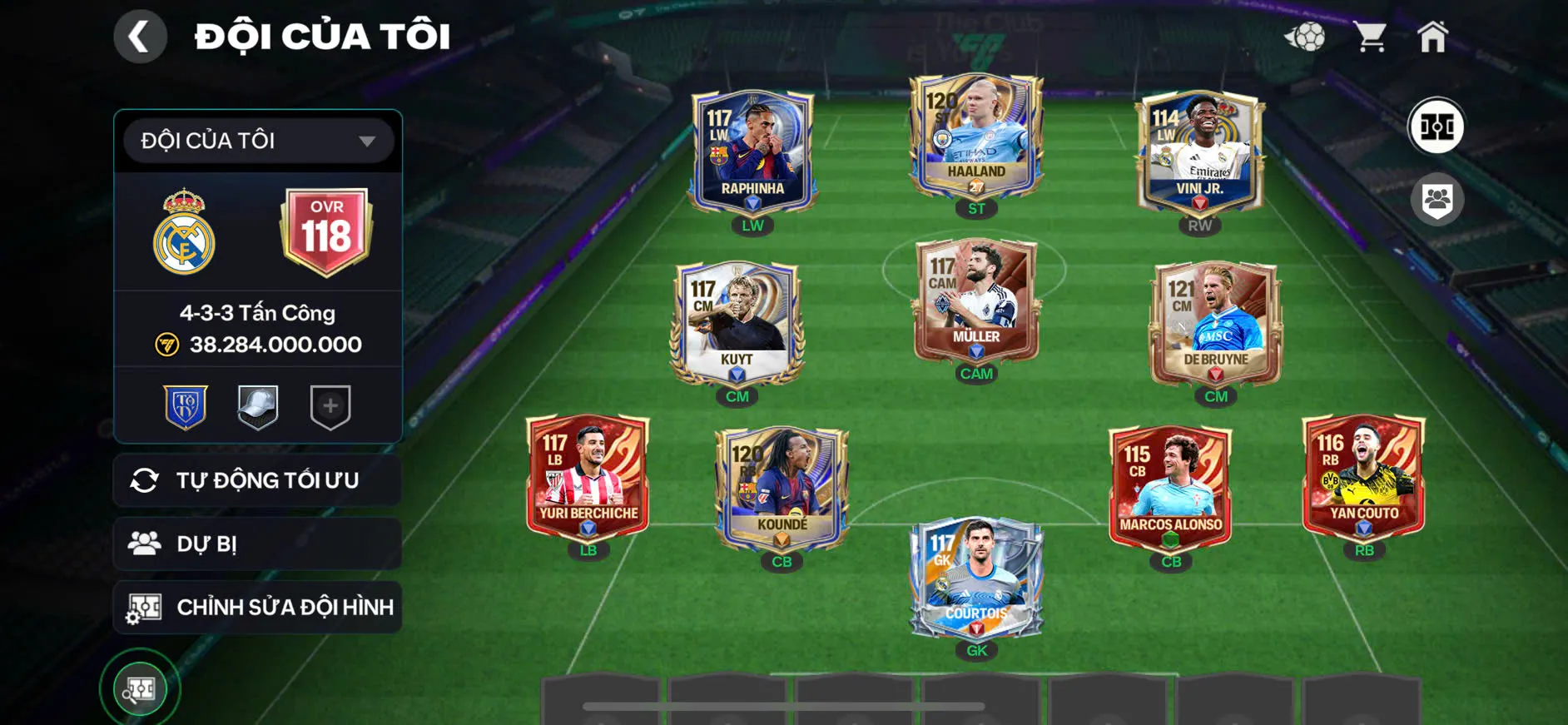Click the football match icon top right

[1305, 35]
